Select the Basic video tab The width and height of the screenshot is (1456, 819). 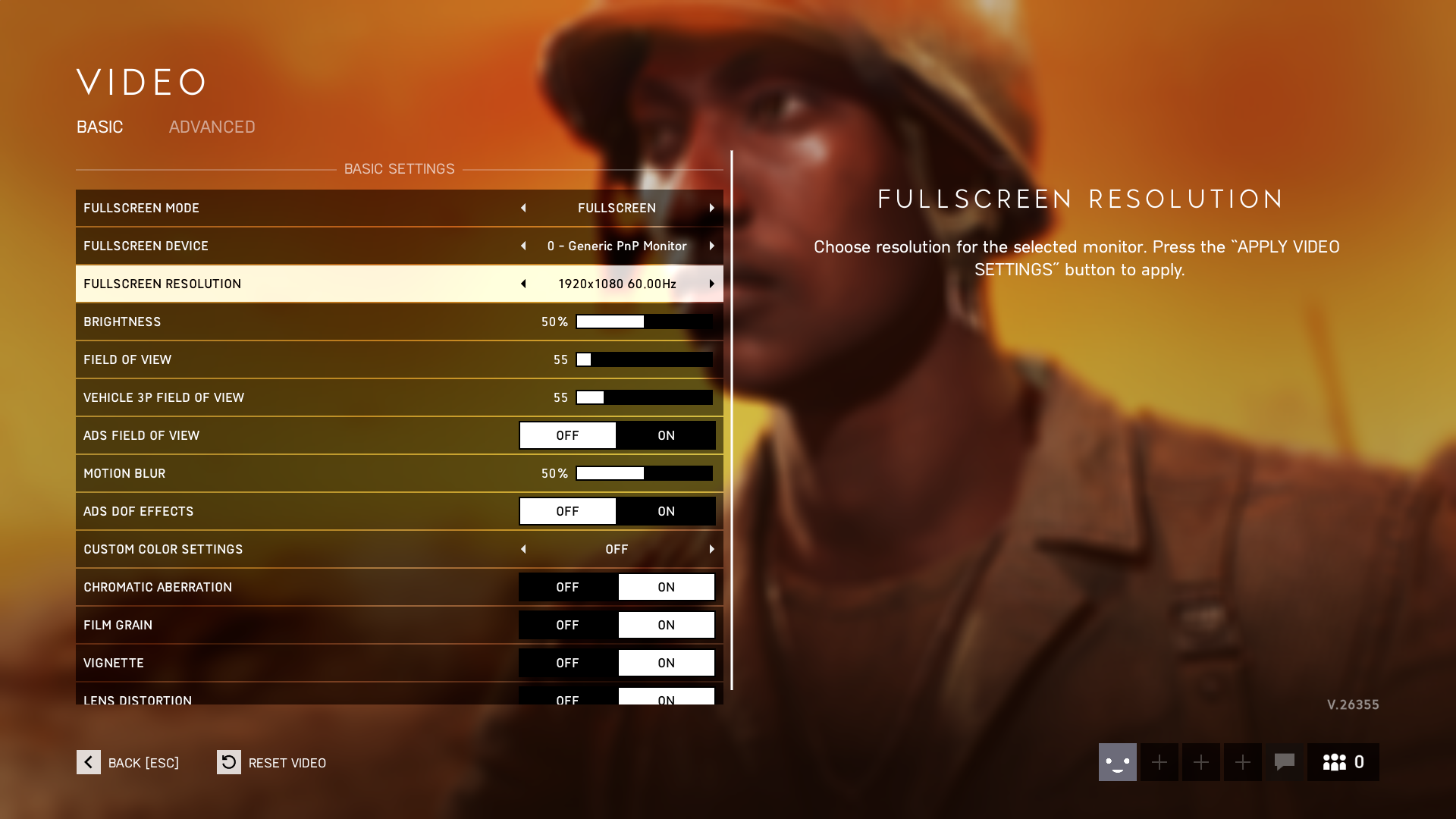click(99, 127)
